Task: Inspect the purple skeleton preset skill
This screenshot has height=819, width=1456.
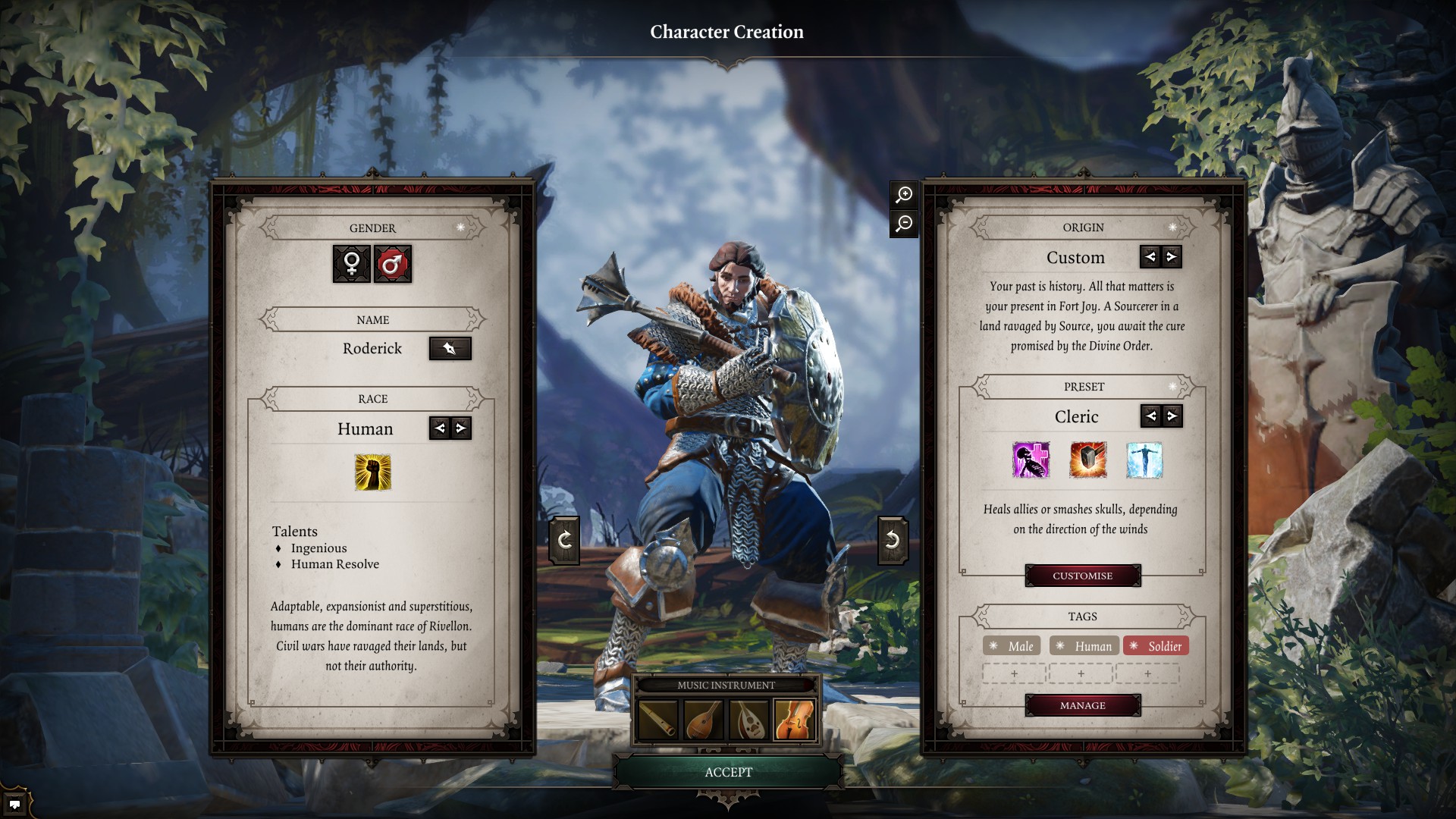Action: pos(1031,460)
